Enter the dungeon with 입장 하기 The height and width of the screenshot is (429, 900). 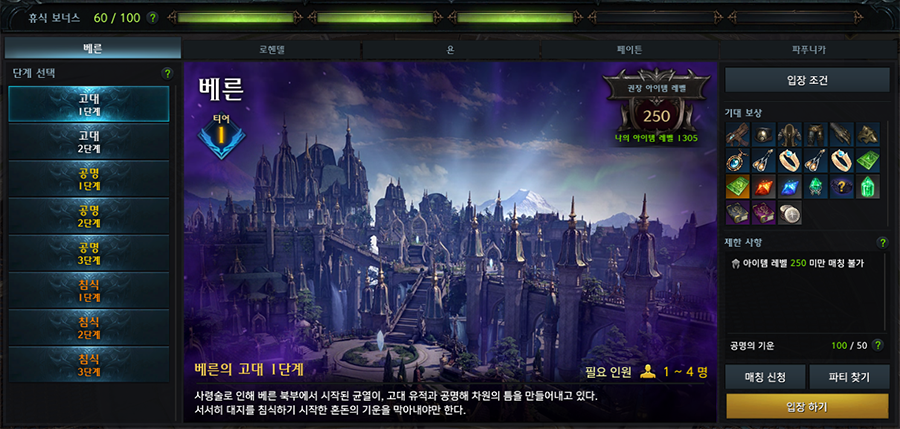(806, 405)
